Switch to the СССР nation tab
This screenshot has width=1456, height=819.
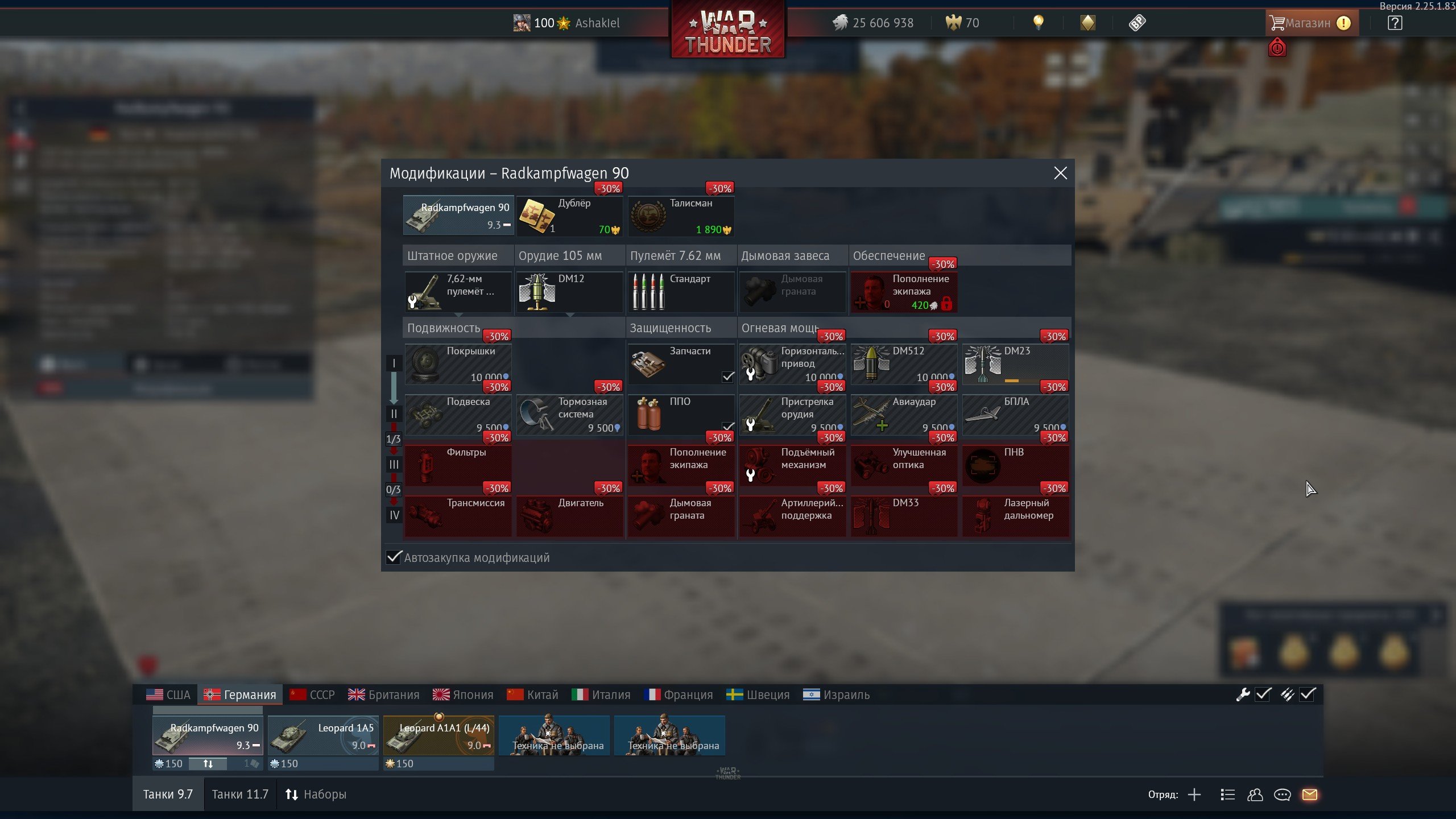coord(312,694)
